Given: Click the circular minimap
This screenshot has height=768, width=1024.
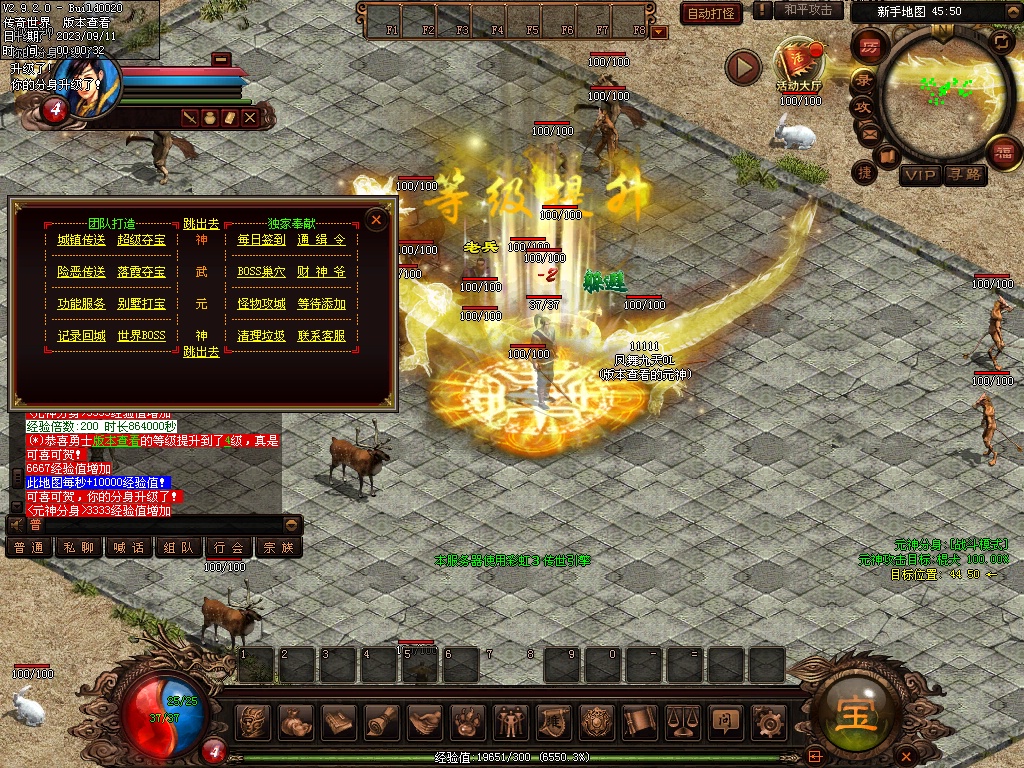Looking at the screenshot, I should [940, 88].
